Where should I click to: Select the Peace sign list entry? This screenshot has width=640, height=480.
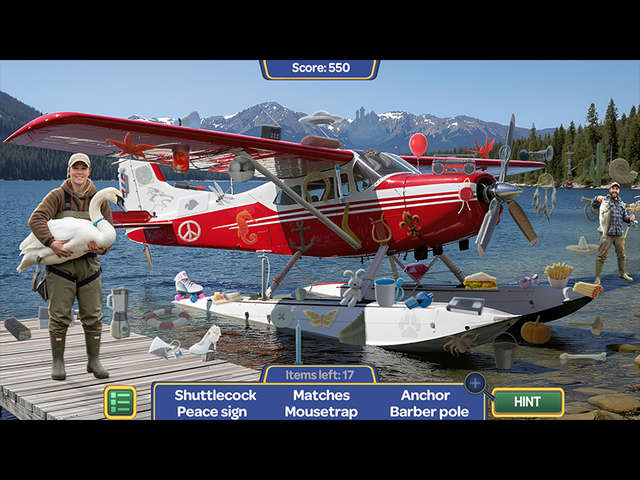tap(211, 411)
